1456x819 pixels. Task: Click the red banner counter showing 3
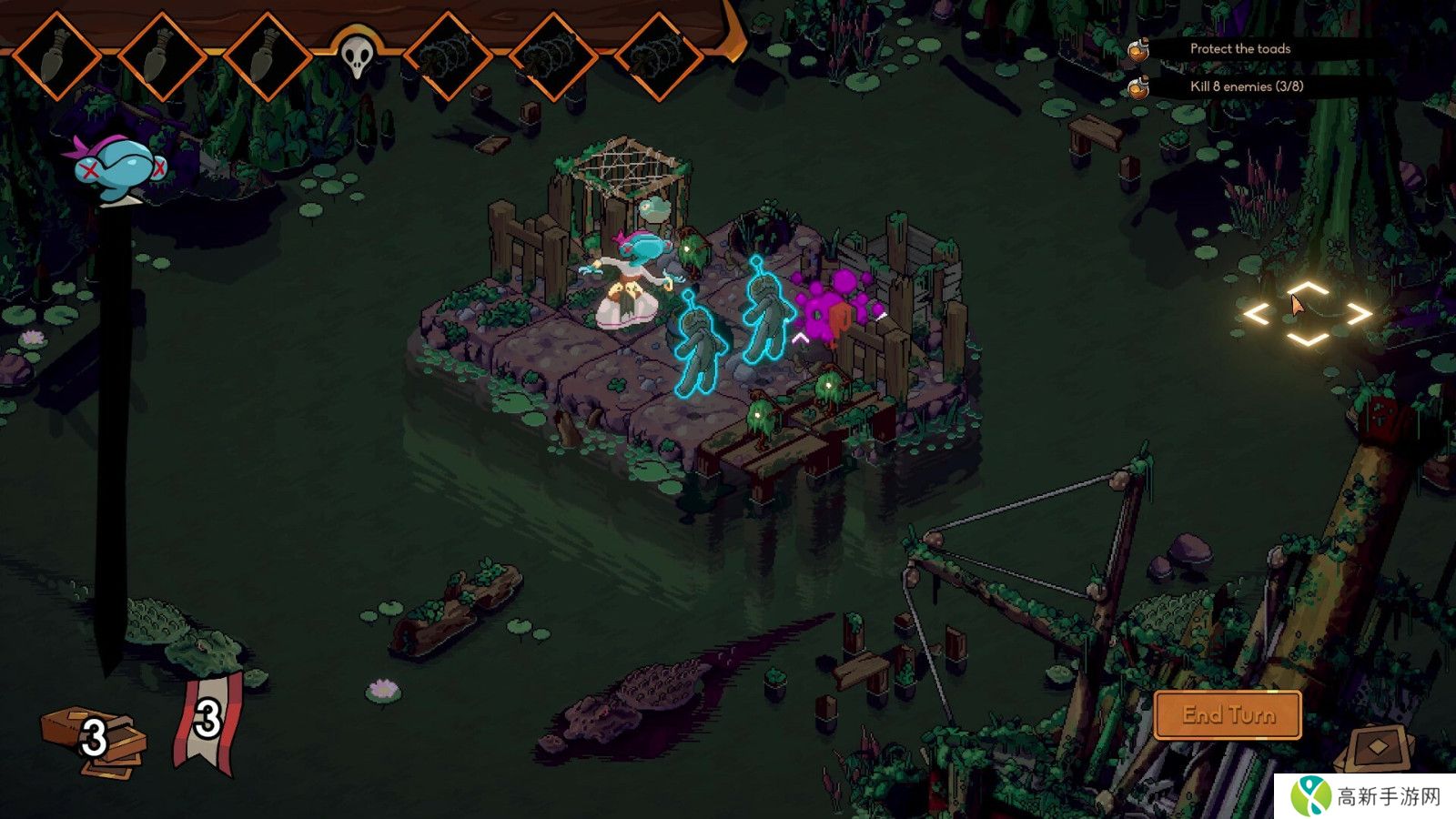coord(207,722)
